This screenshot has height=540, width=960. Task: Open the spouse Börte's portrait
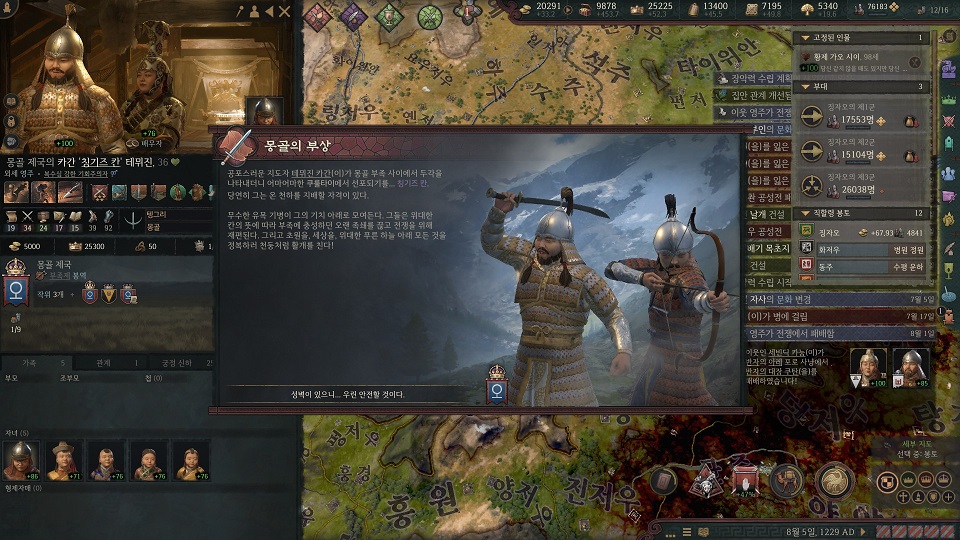coord(153,90)
